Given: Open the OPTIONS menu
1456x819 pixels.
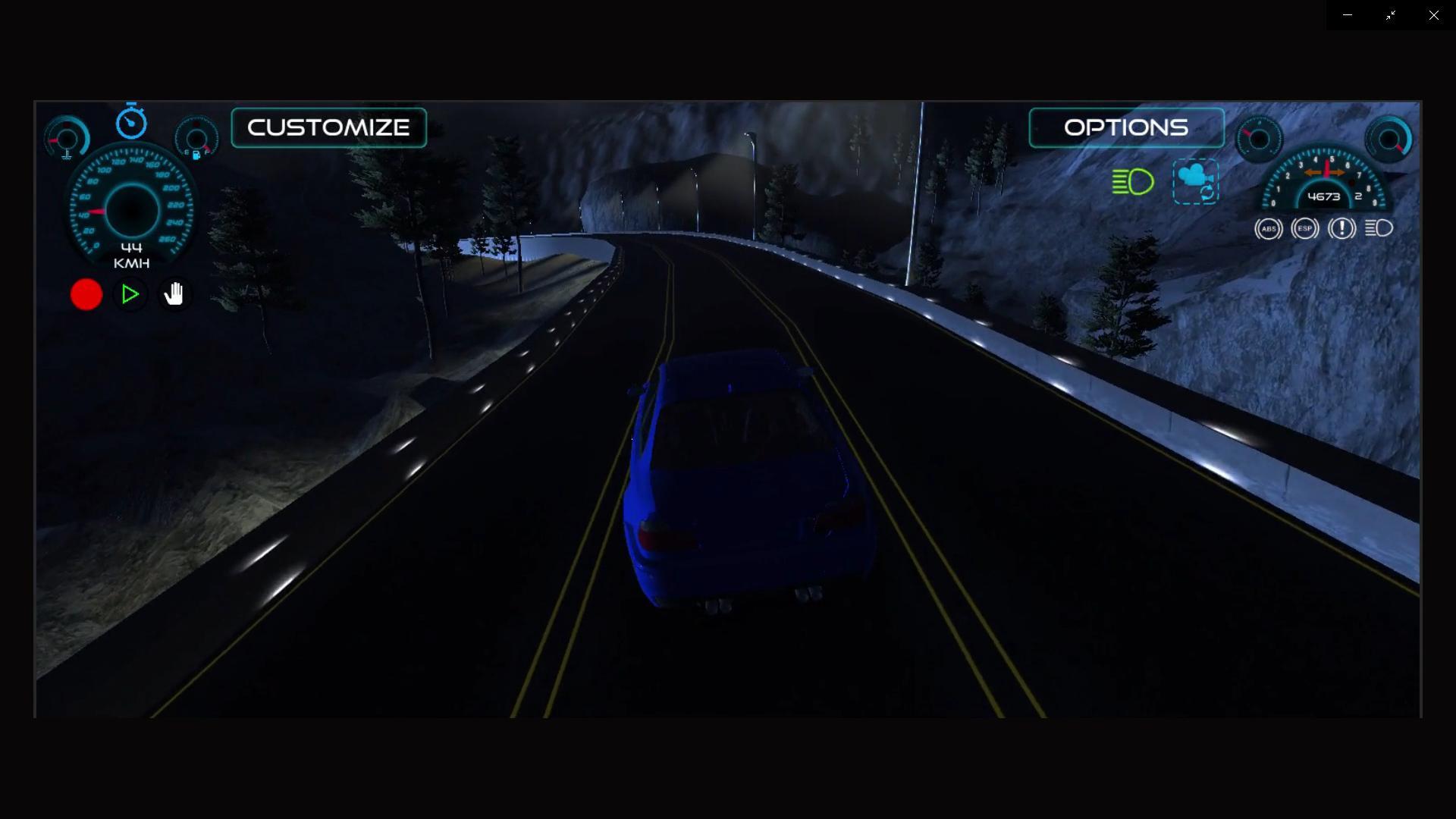Looking at the screenshot, I should (x=1125, y=127).
